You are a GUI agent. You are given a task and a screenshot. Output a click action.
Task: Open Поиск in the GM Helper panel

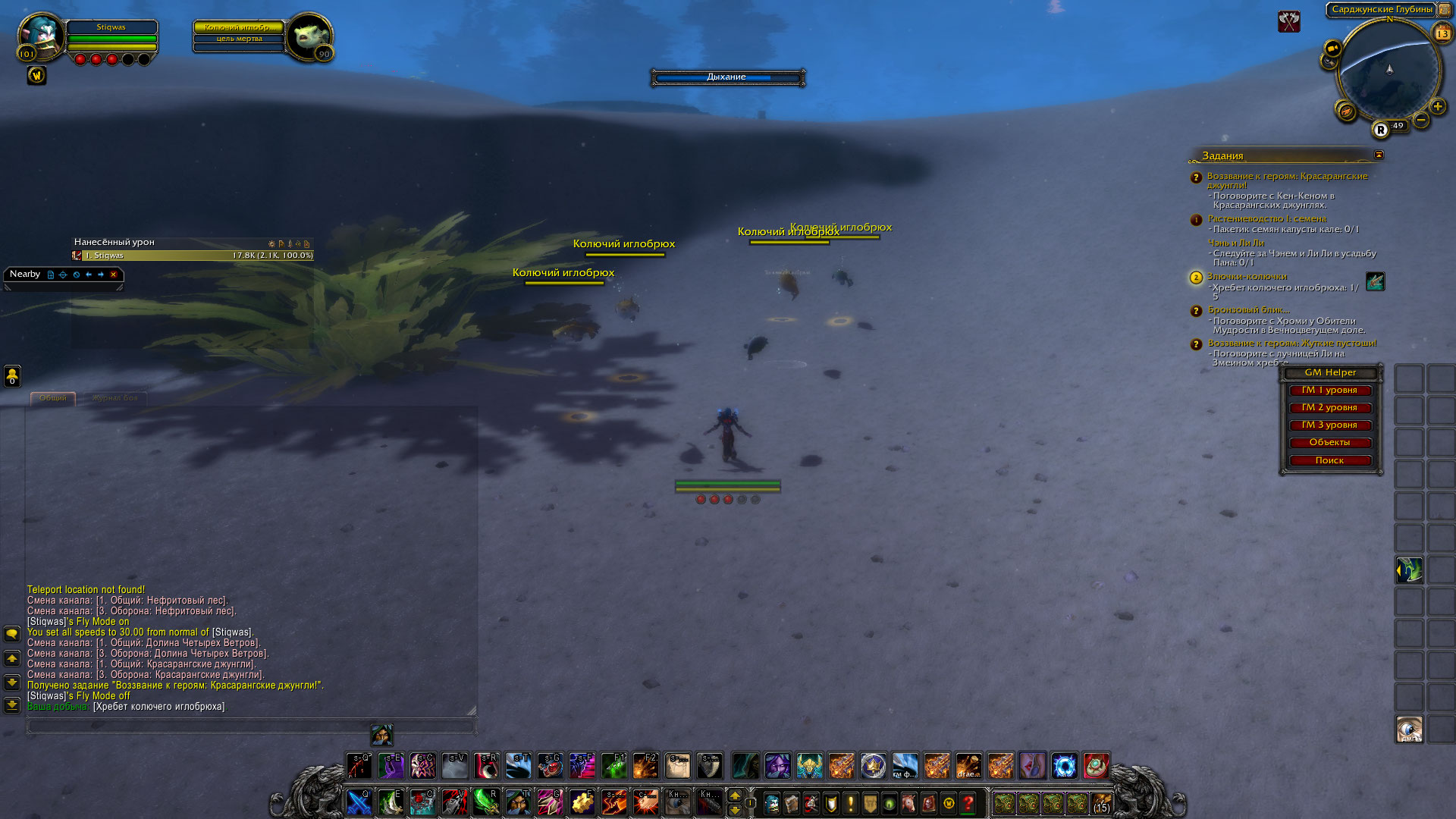[x=1329, y=460]
